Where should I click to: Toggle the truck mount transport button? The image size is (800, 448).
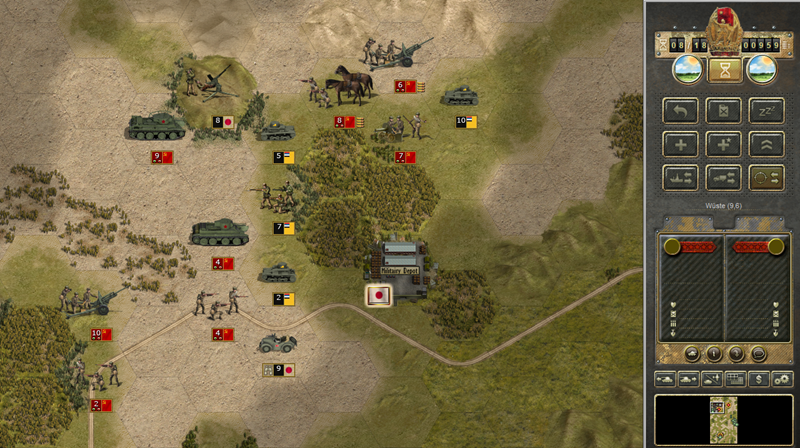point(721,177)
